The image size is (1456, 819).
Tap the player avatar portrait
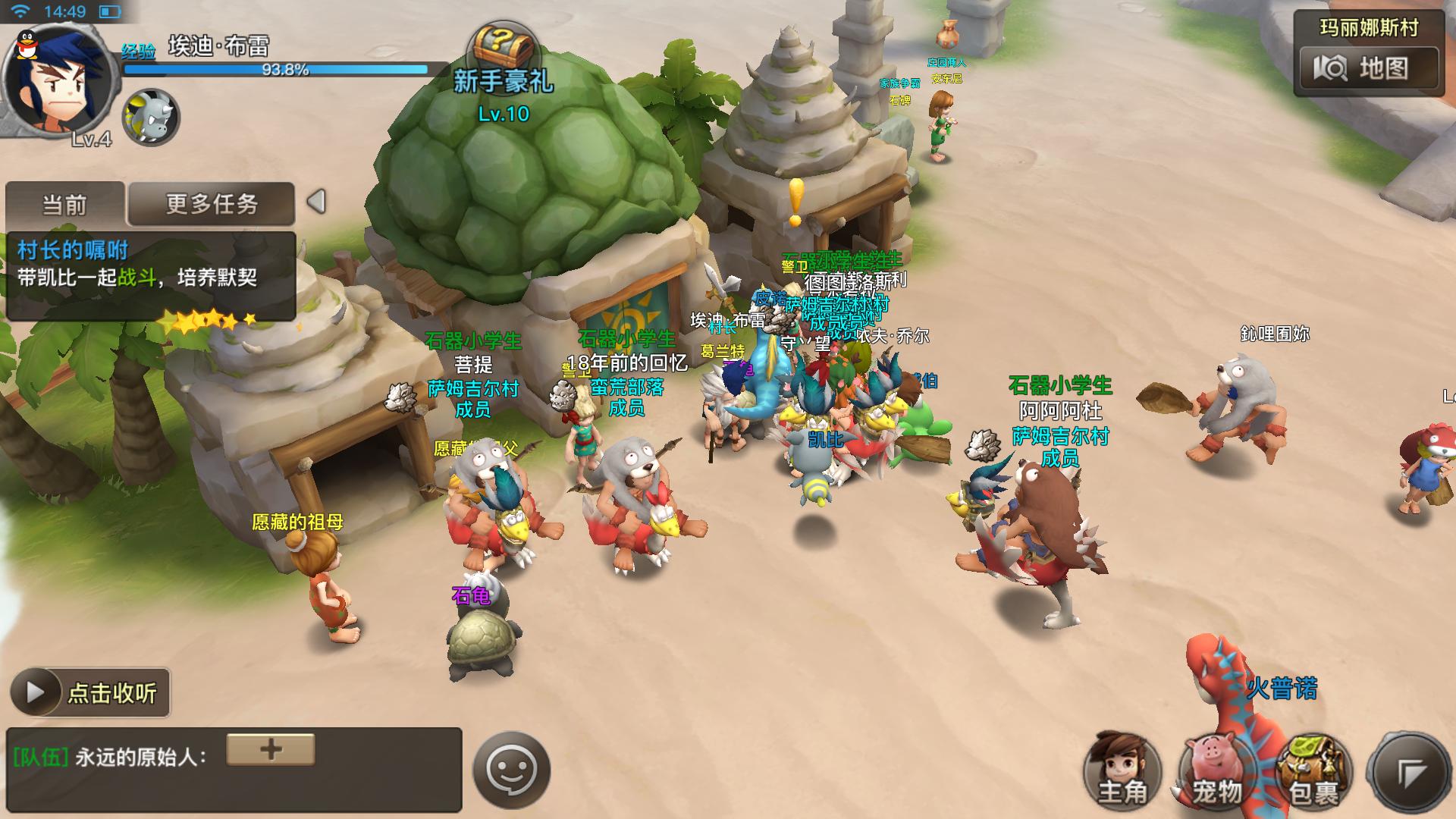click(x=59, y=81)
